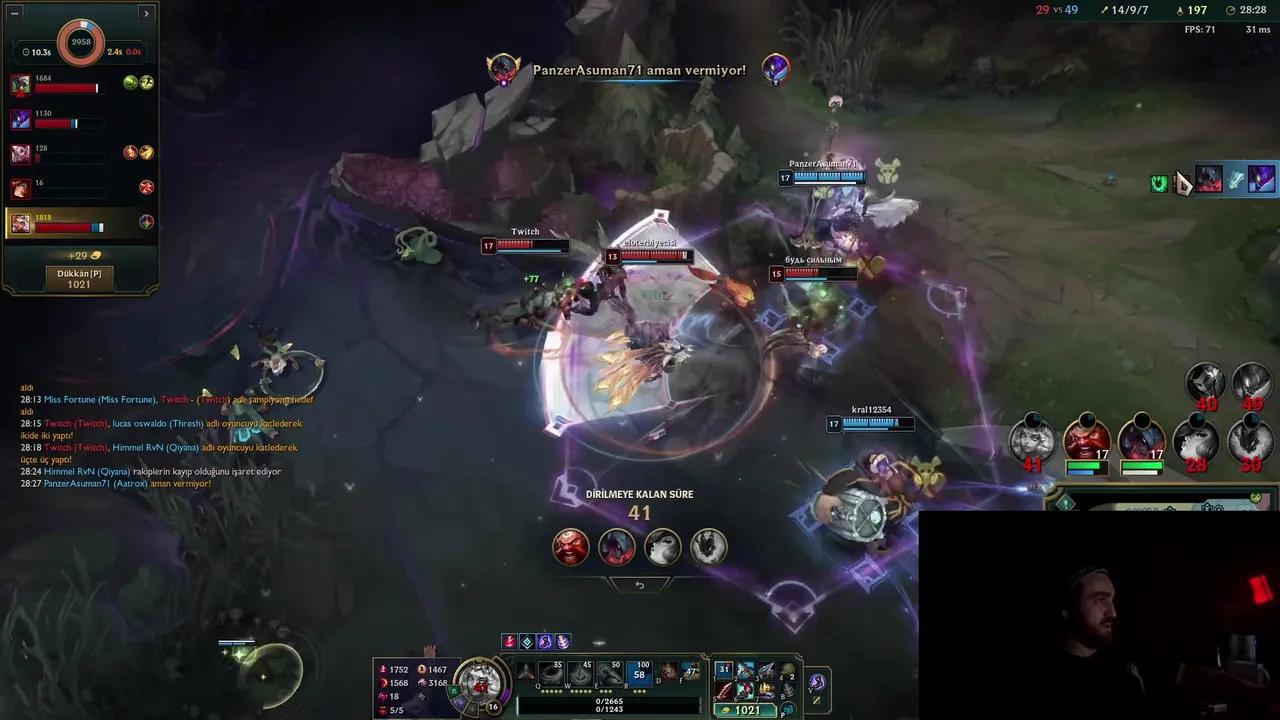
Task: Activate the R ultimate icon with 58 cooldown
Action: click(x=641, y=672)
